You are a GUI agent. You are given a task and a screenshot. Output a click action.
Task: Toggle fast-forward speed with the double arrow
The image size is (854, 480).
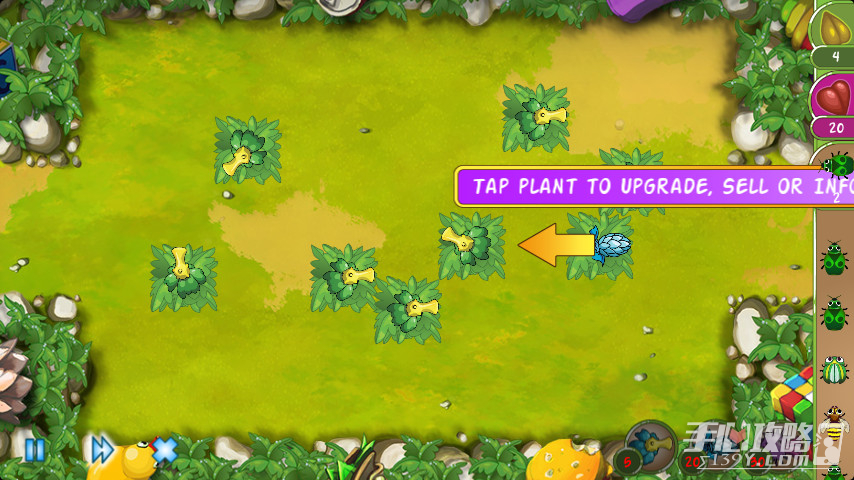(102, 450)
